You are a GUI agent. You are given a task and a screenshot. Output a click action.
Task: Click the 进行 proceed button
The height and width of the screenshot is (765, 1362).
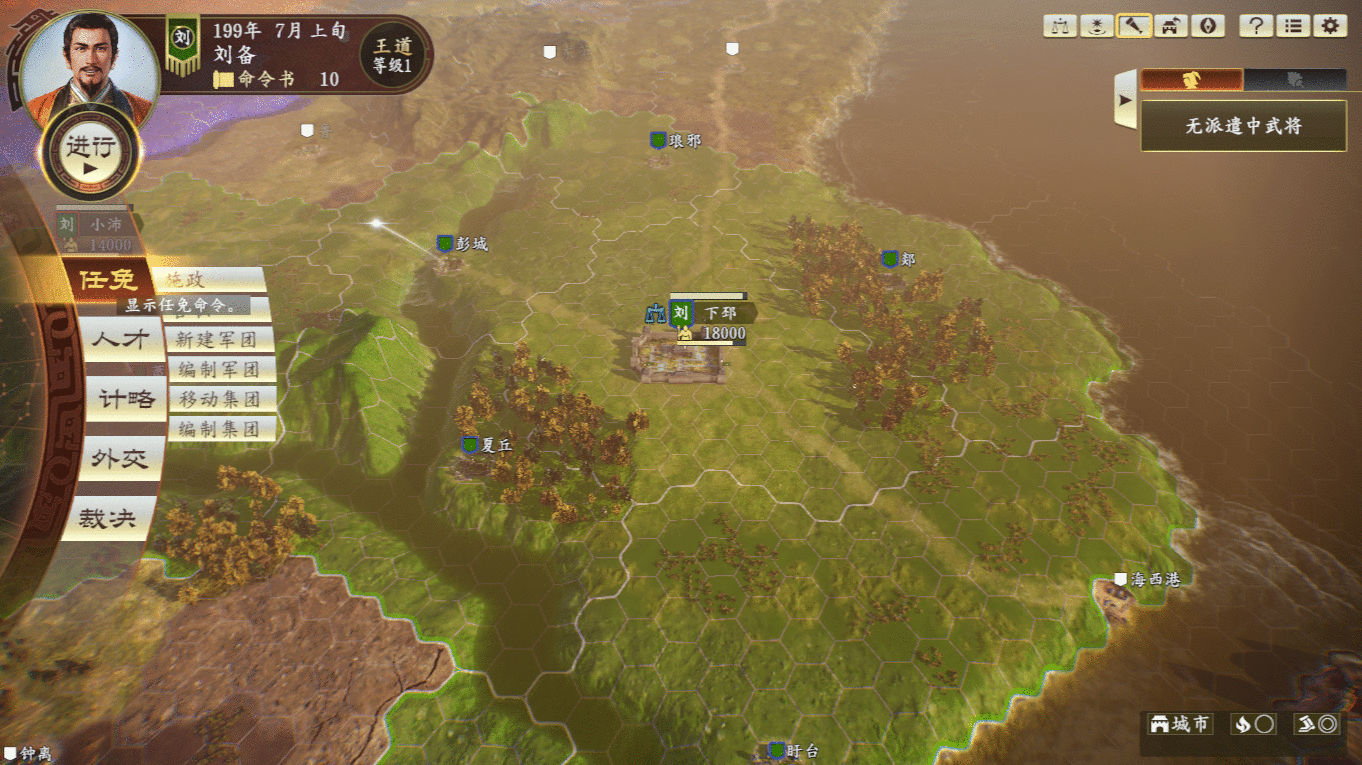(x=91, y=151)
